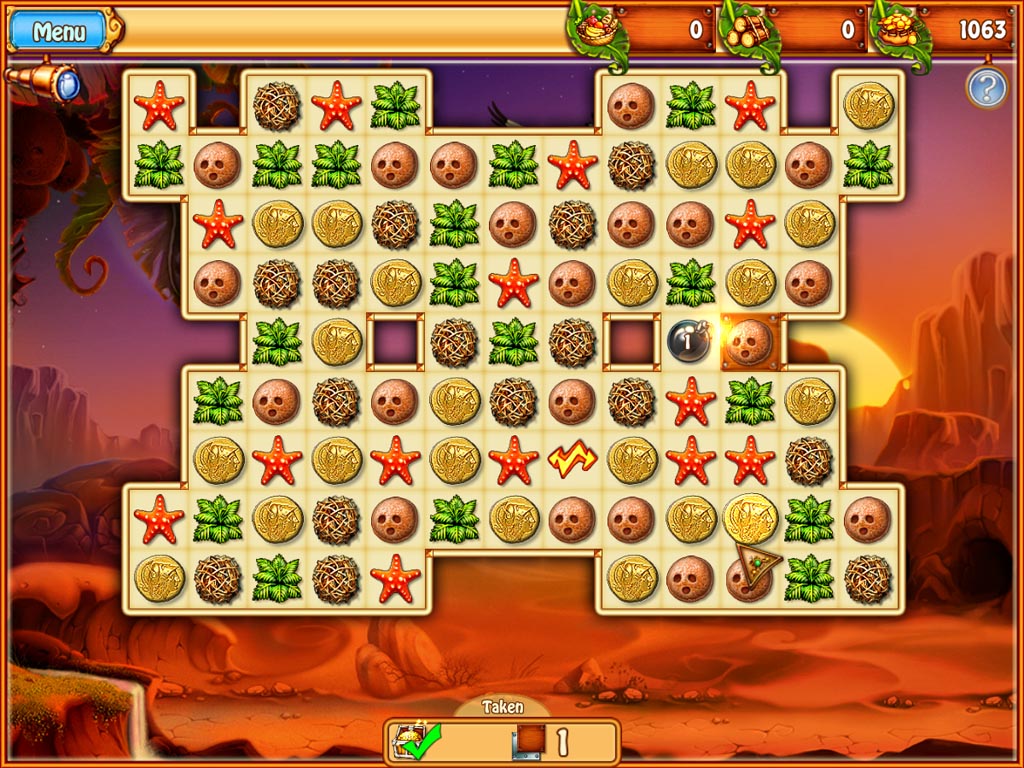Image resolution: width=1024 pixels, height=768 pixels.
Task: Open the Menu button
Action: click(x=59, y=31)
